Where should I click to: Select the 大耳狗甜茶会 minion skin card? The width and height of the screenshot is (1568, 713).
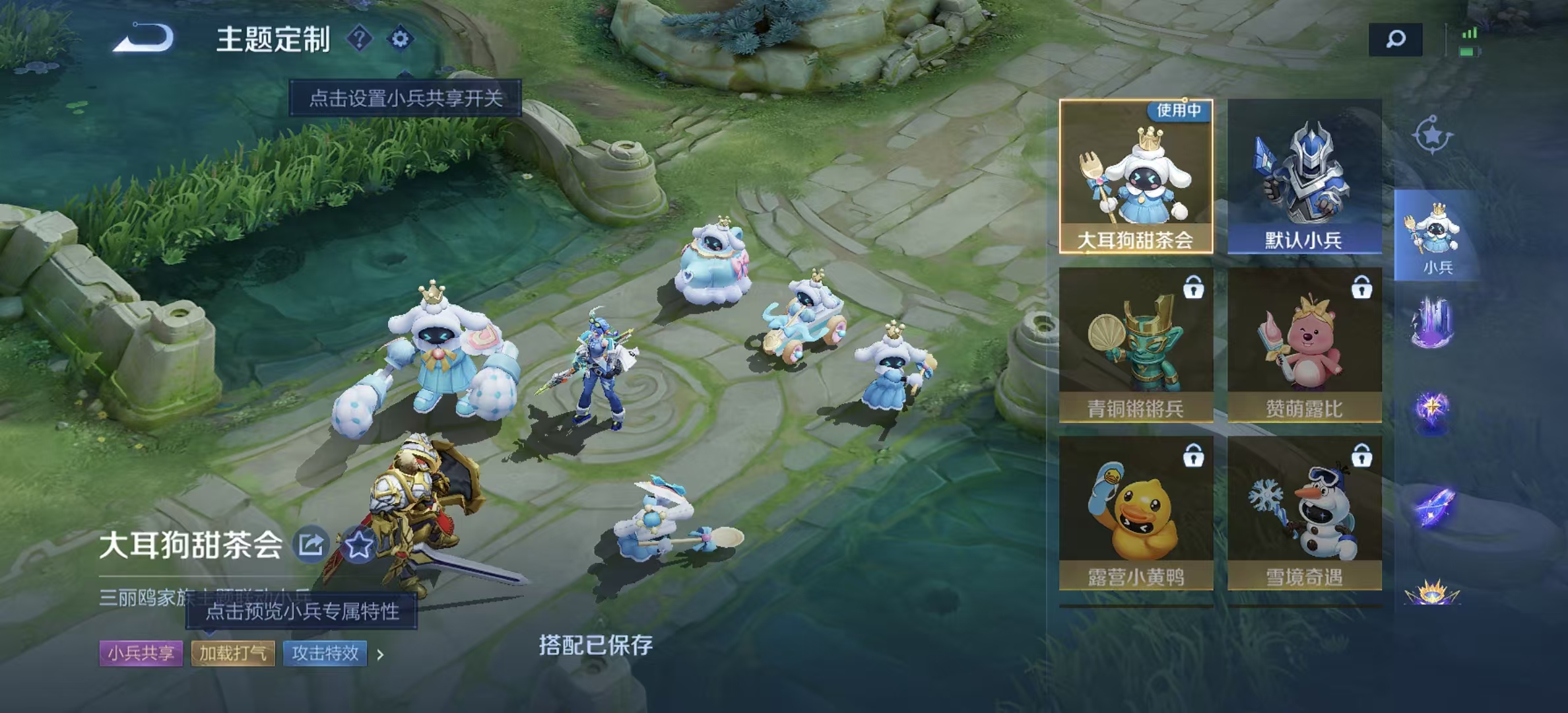pyautogui.click(x=1136, y=176)
